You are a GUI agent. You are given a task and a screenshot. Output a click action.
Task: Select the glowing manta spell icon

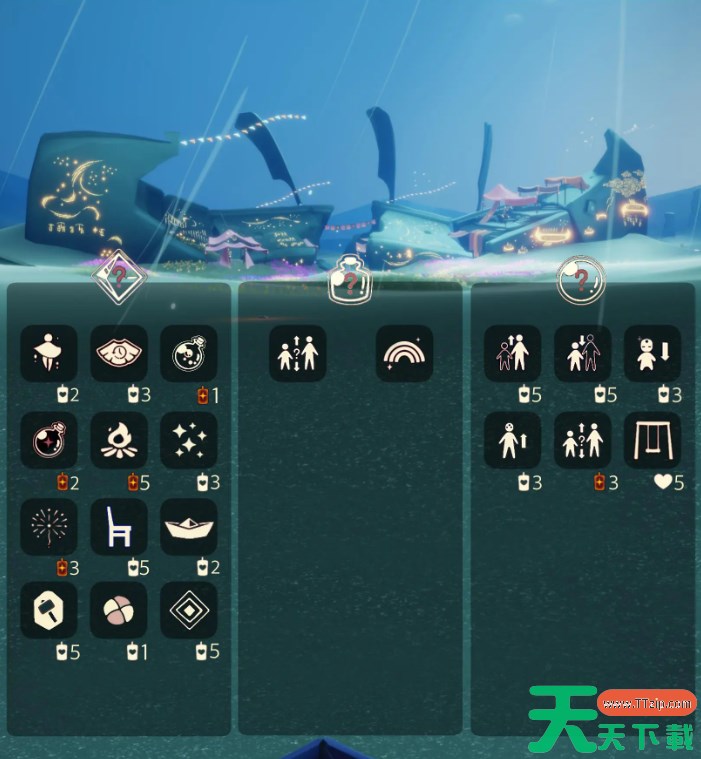point(49,354)
